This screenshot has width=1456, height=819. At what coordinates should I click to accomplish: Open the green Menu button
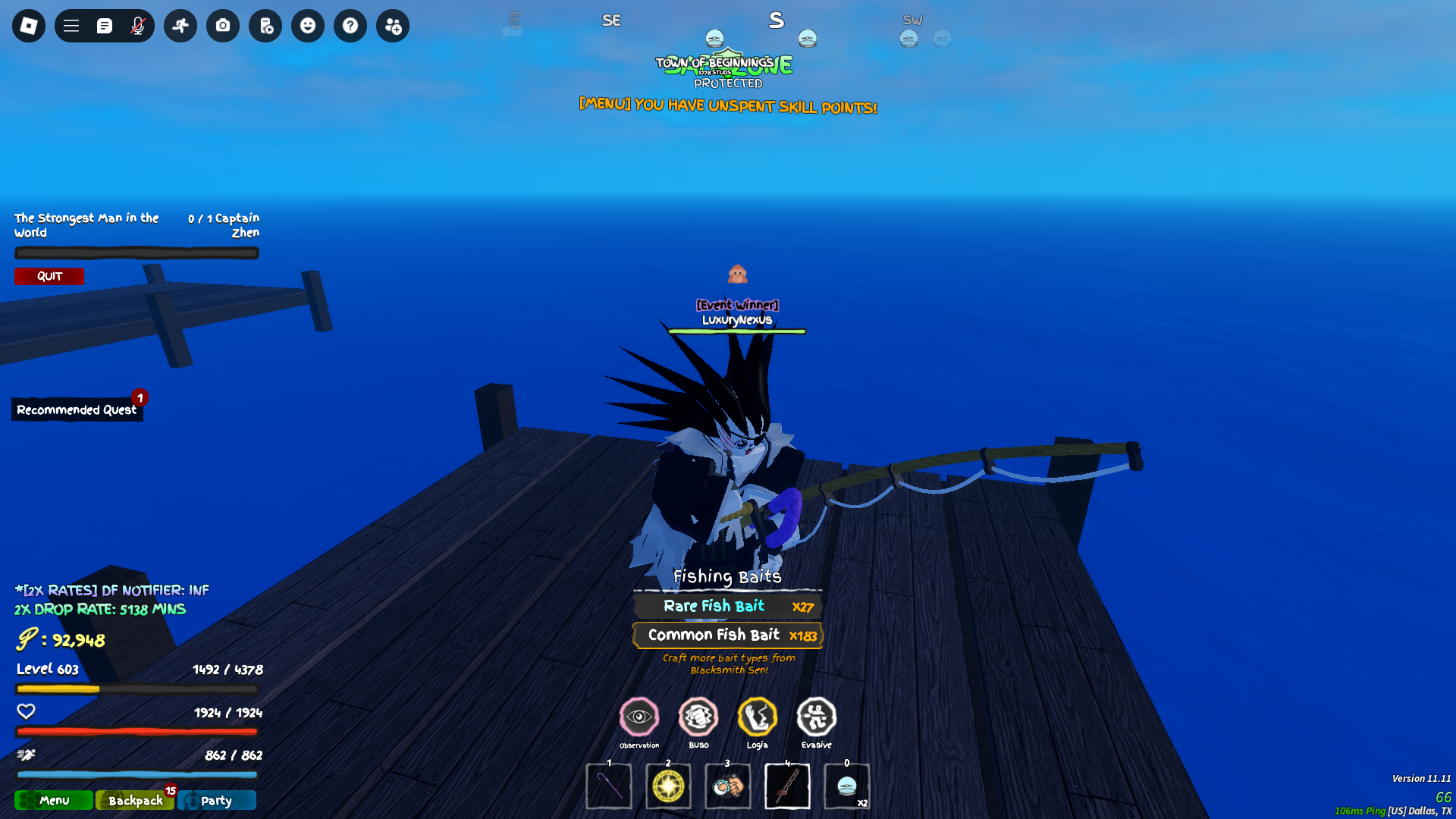[54, 800]
